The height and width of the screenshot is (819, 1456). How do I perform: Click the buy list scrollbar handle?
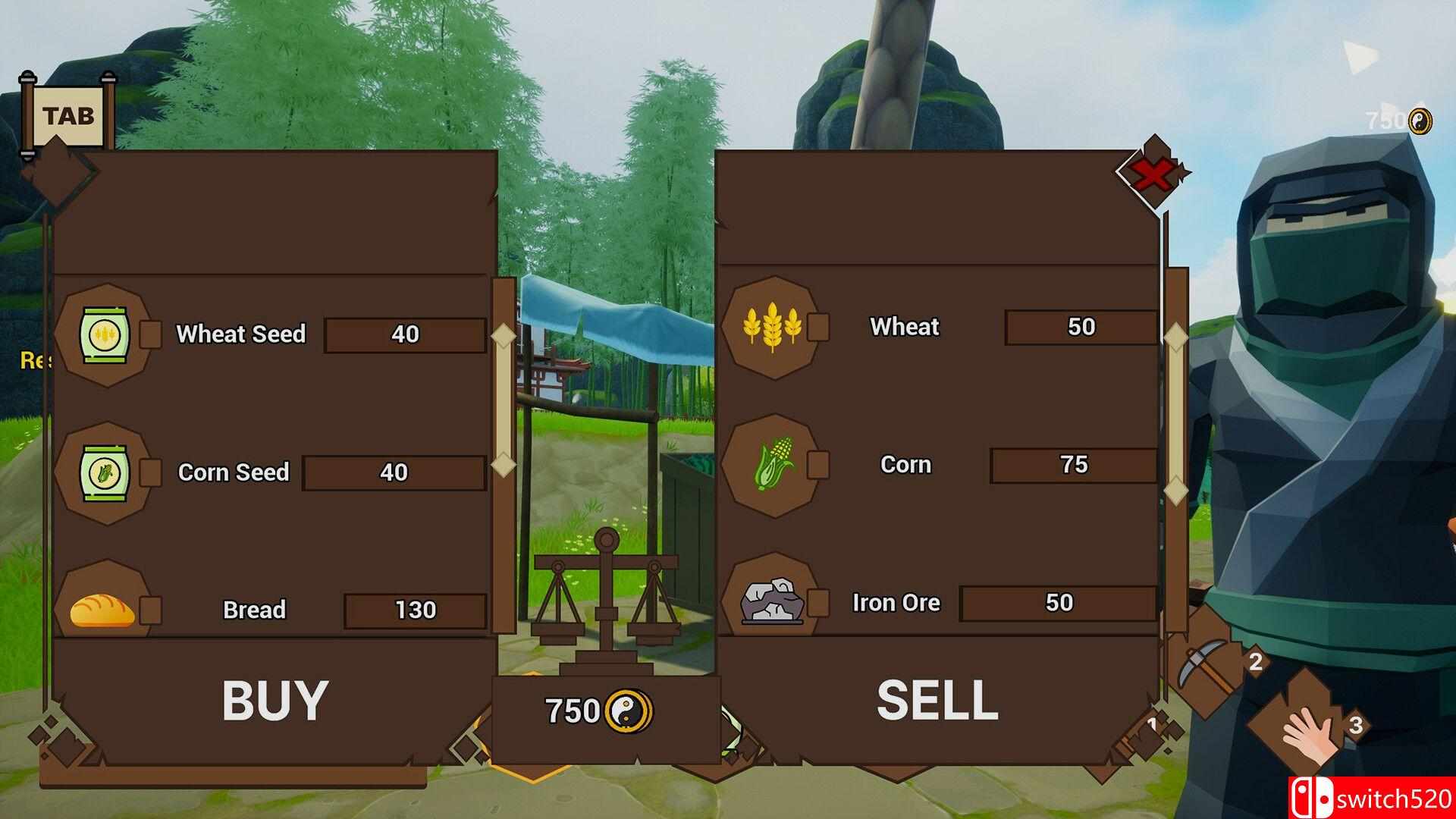pyautogui.click(x=503, y=399)
